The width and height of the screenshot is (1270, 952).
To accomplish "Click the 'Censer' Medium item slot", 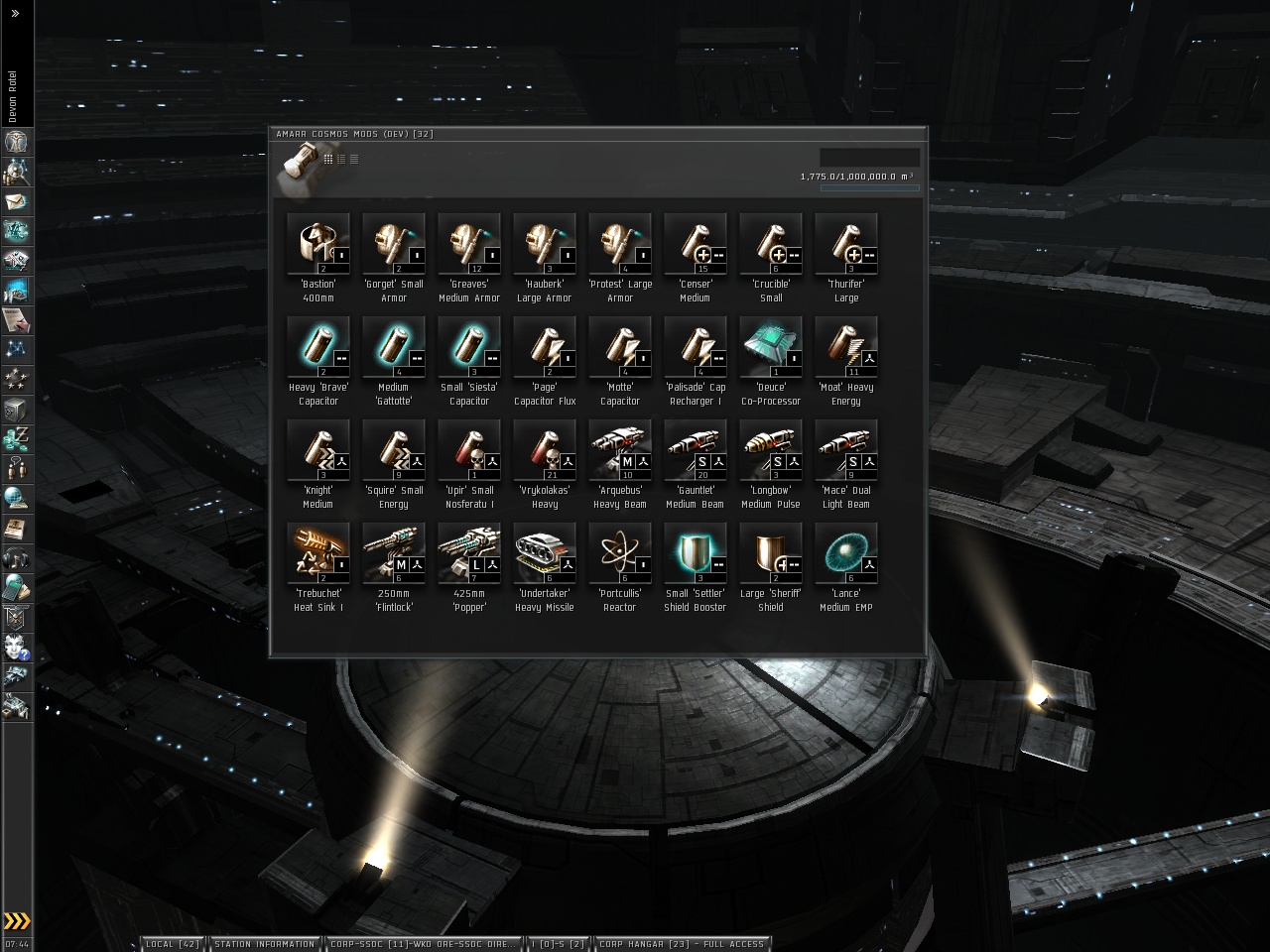I will pyautogui.click(x=696, y=244).
